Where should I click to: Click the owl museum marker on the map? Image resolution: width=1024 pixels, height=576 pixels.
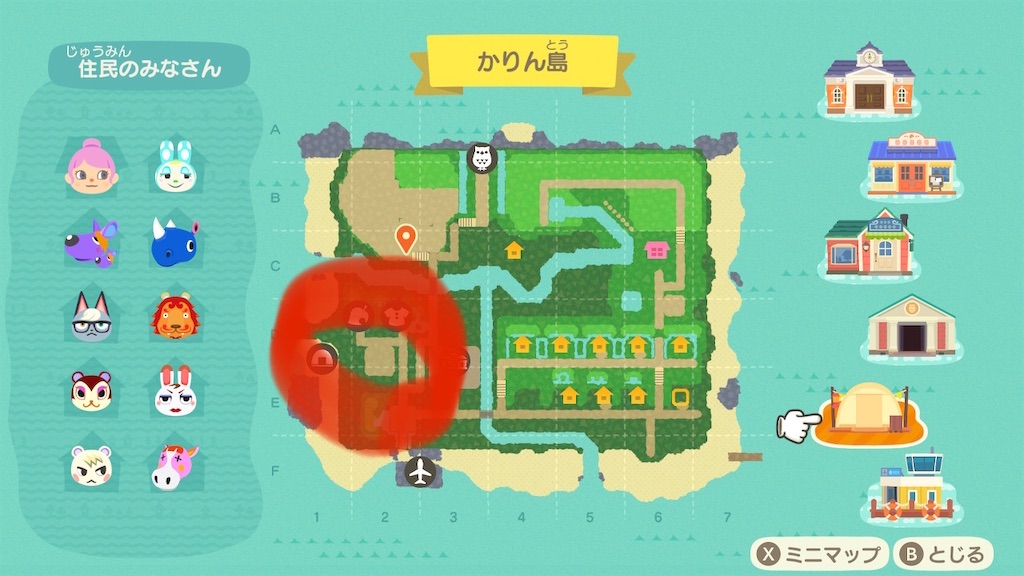tap(482, 157)
